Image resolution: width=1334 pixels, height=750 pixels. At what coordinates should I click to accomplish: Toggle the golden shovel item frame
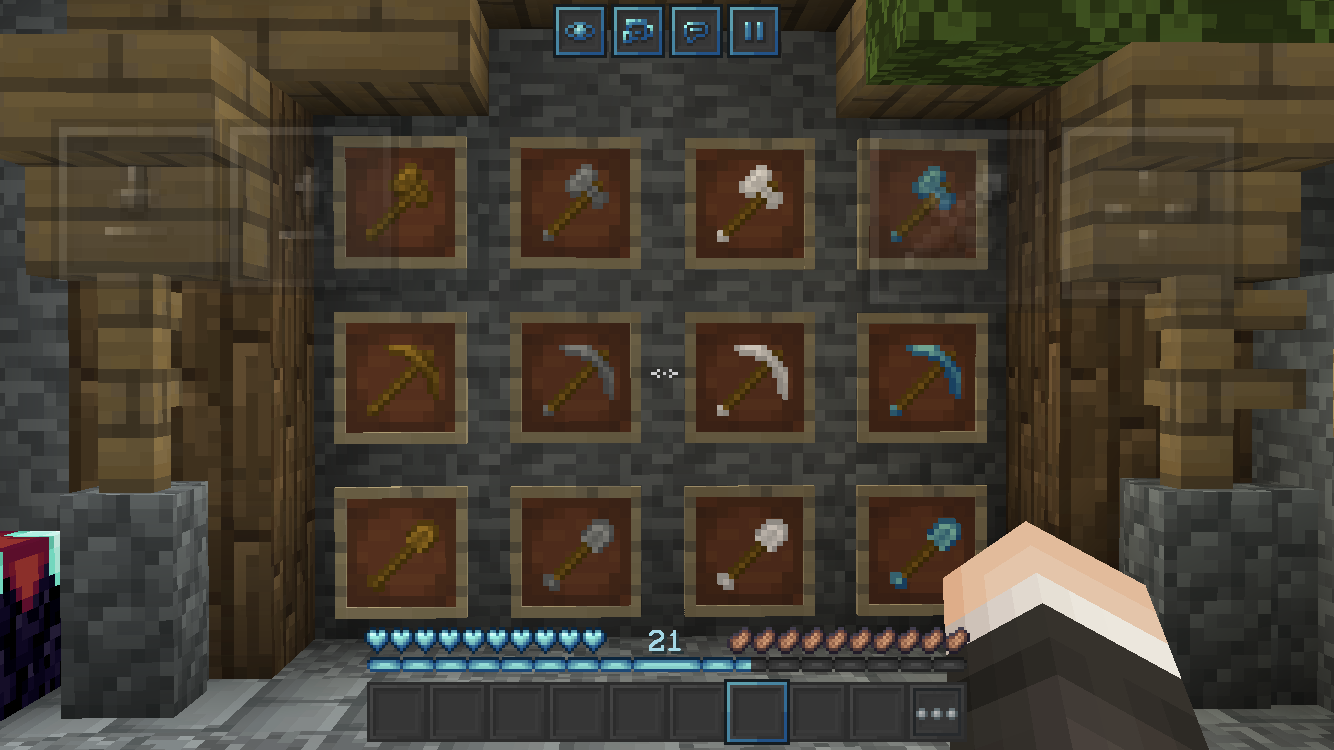(x=400, y=552)
